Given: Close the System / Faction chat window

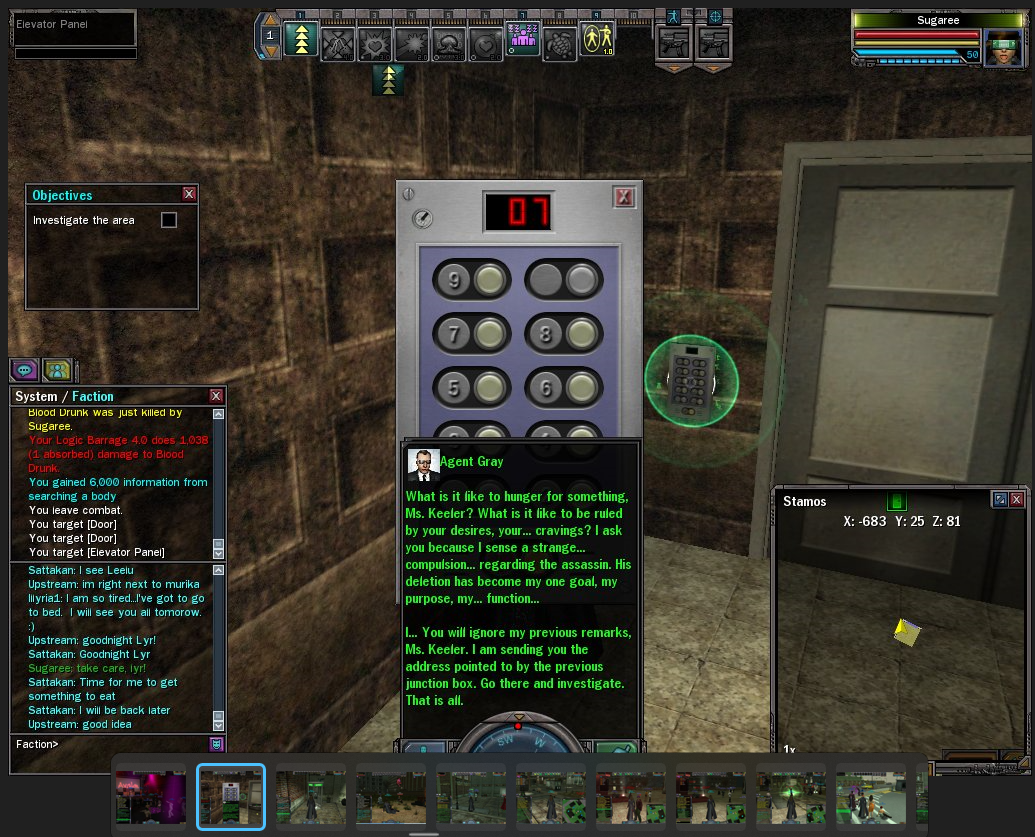Looking at the screenshot, I should tap(216, 396).
